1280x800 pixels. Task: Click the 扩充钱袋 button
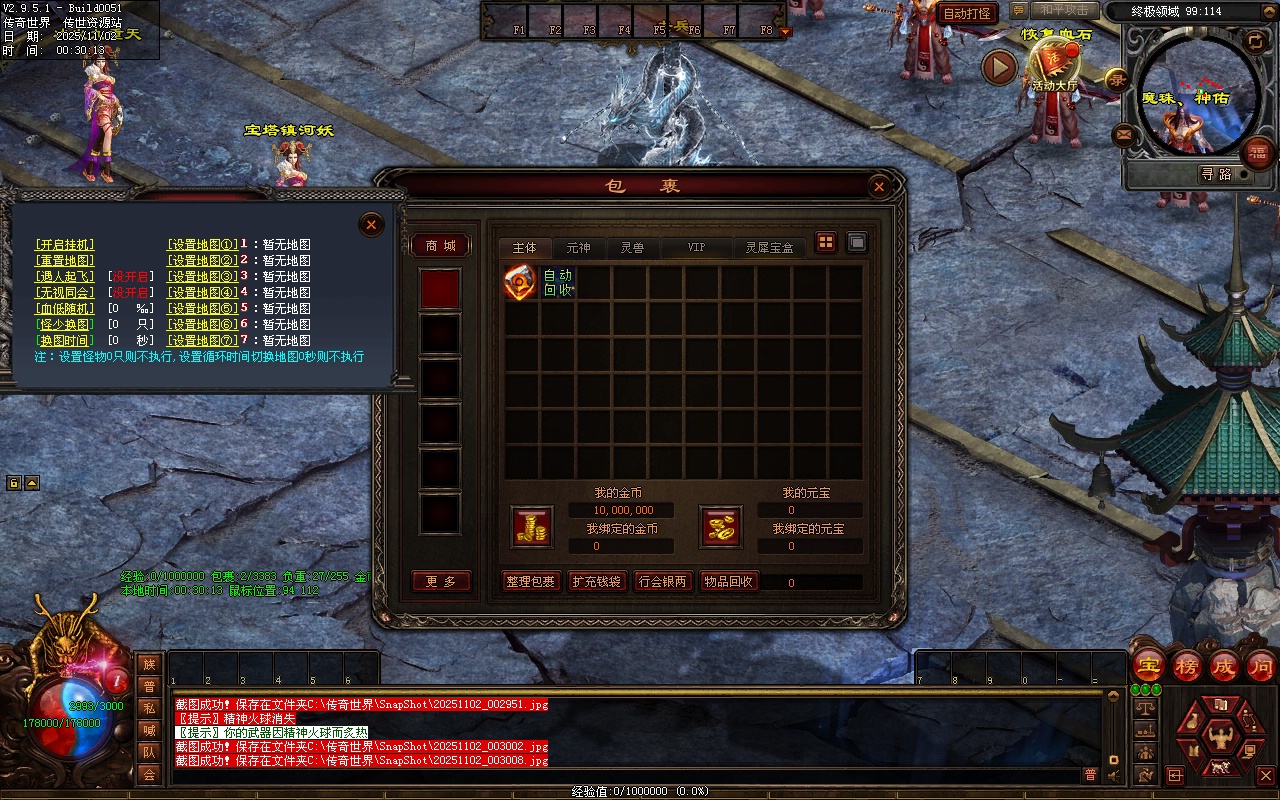pyautogui.click(x=596, y=582)
